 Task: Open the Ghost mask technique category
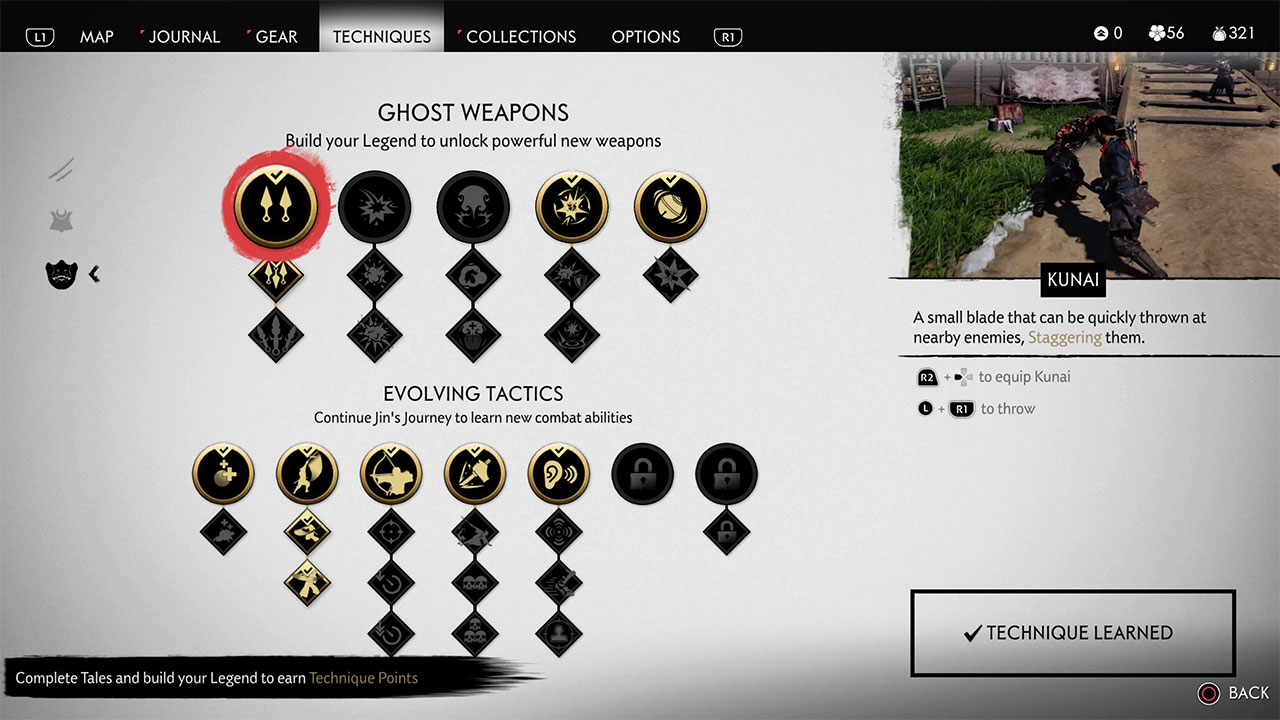(62, 273)
